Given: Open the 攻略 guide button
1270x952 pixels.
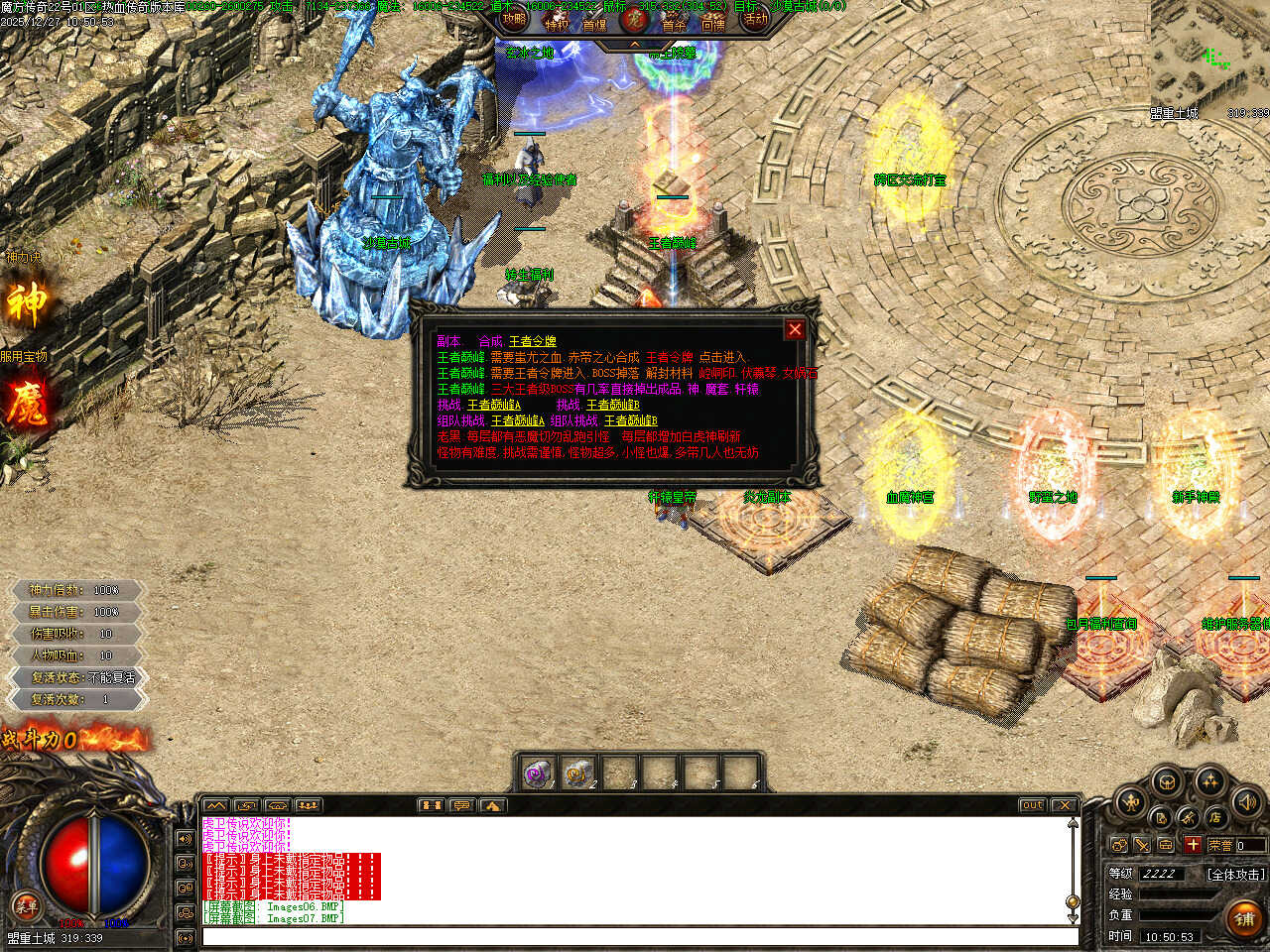Looking at the screenshot, I should tap(514, 19).
